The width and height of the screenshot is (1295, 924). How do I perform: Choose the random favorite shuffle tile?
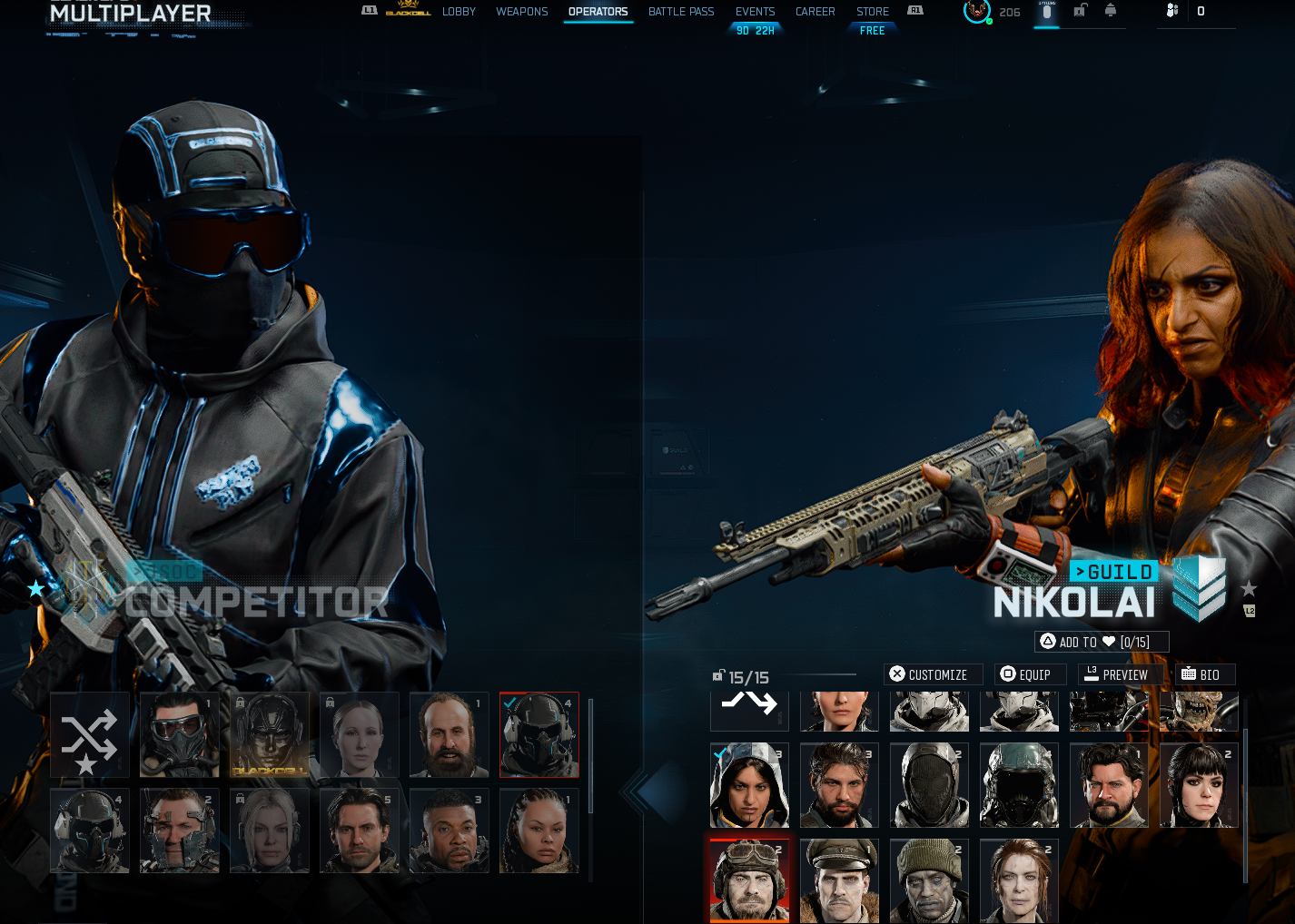click(89, 735)
